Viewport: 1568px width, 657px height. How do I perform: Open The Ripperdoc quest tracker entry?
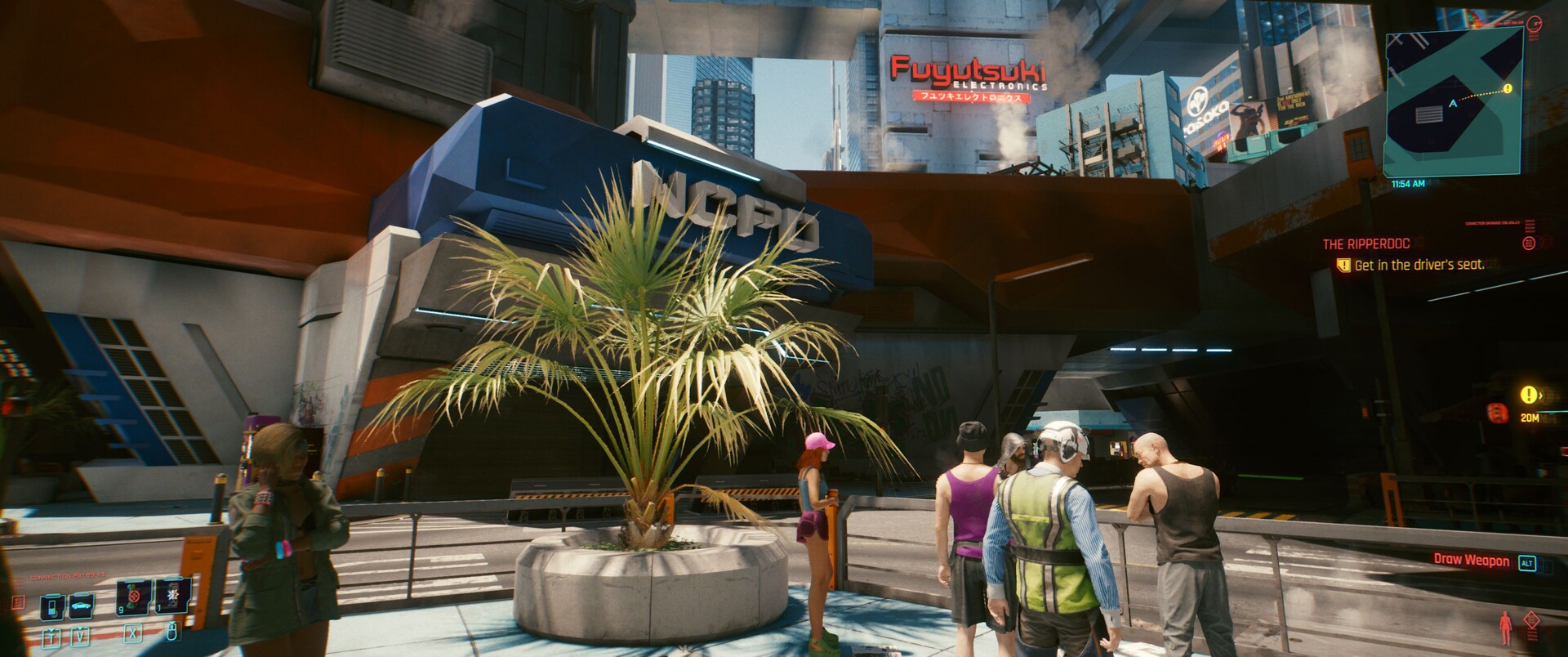pos(1365,244)
